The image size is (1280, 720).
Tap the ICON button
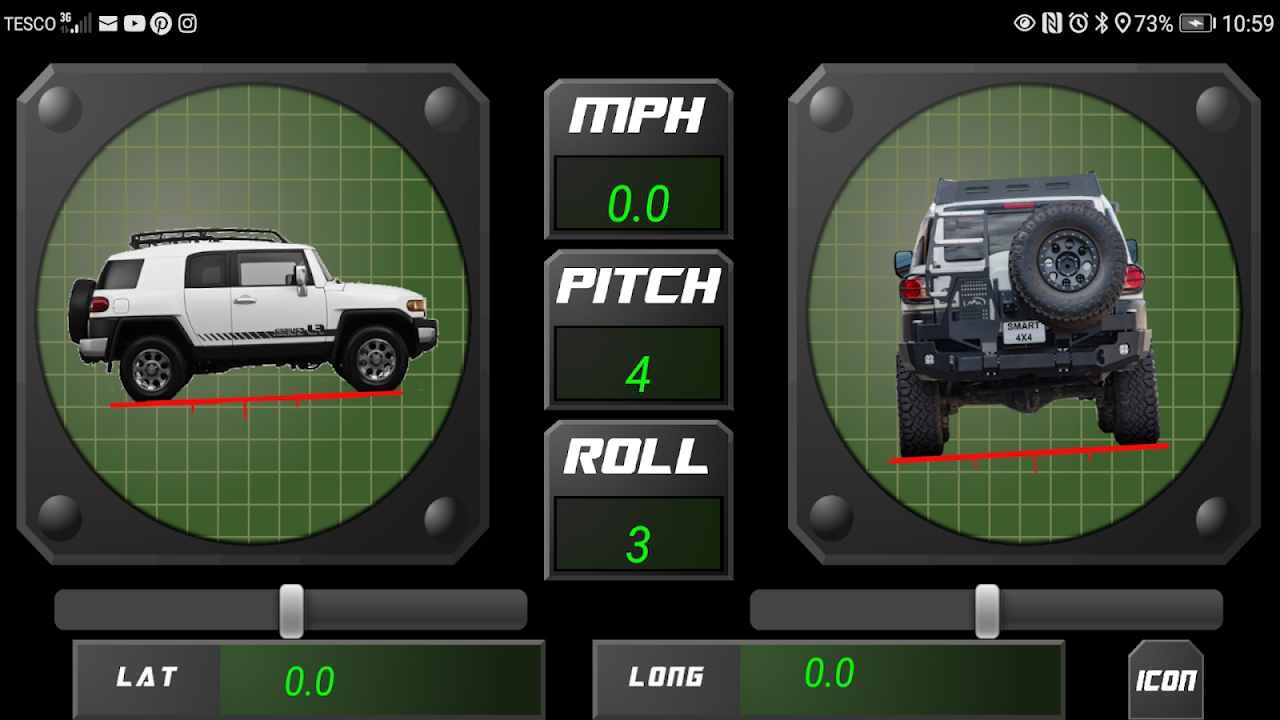(1165, 680)
